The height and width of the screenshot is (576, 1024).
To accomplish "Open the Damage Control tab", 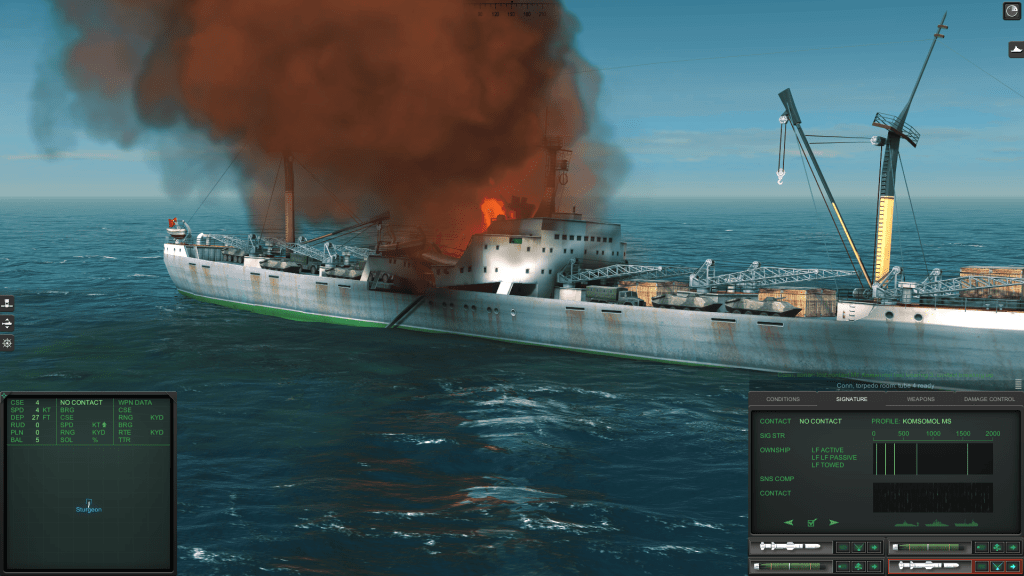I will [x=989, y=399].
